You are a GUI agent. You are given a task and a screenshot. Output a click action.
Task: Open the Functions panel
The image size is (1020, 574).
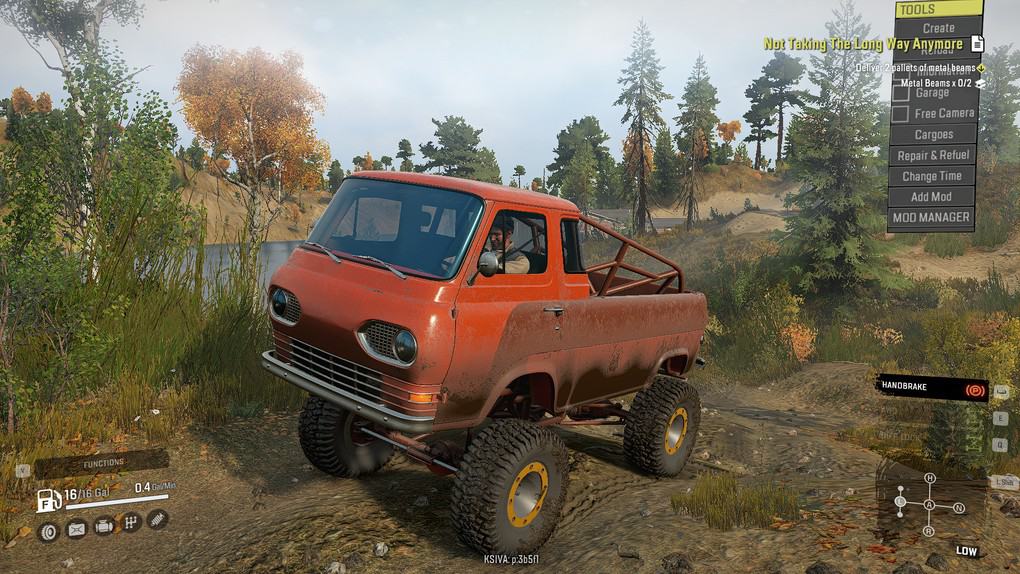tap(103, 463)
